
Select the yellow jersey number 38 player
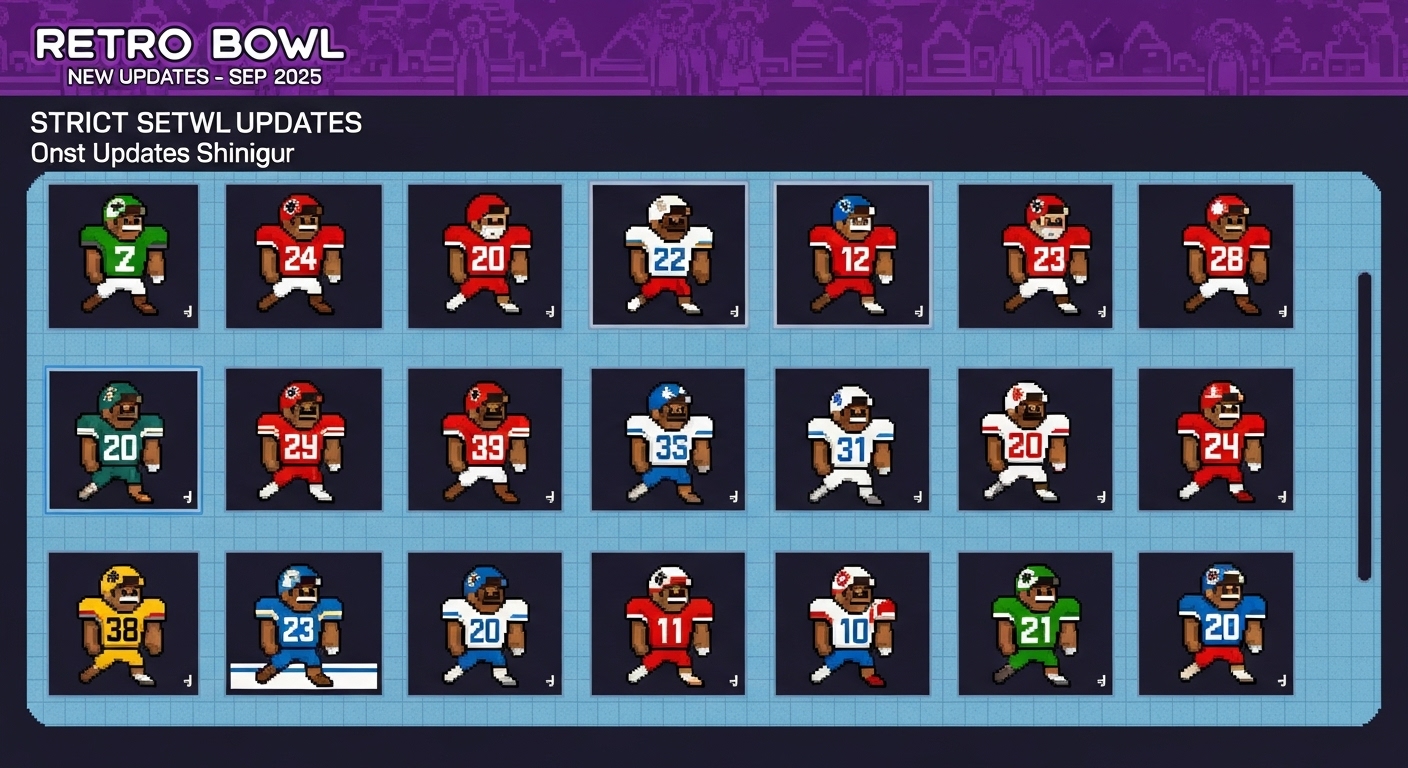(123, 624)
